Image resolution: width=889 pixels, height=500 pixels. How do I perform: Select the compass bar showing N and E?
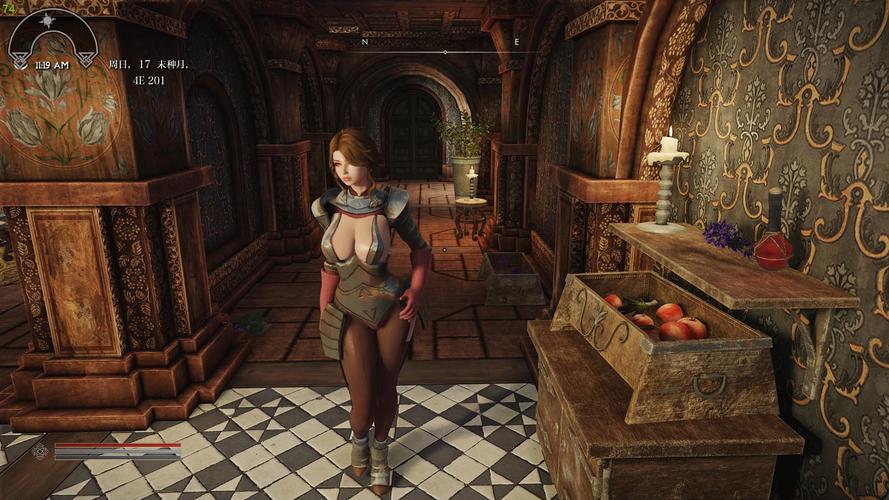point(442,45)
